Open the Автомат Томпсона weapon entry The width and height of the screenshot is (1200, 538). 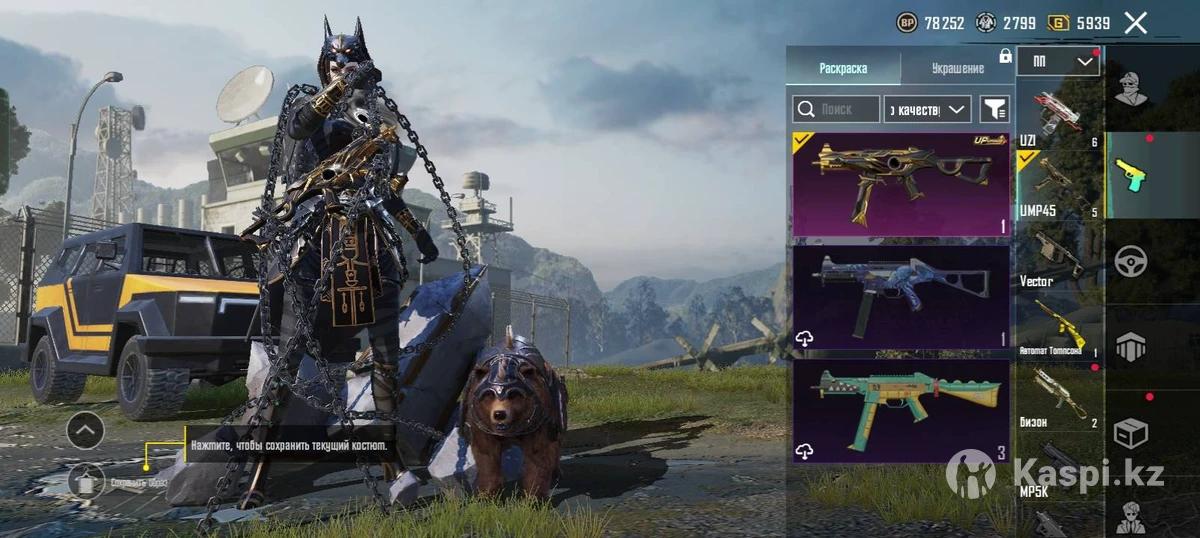point(1058,328)
